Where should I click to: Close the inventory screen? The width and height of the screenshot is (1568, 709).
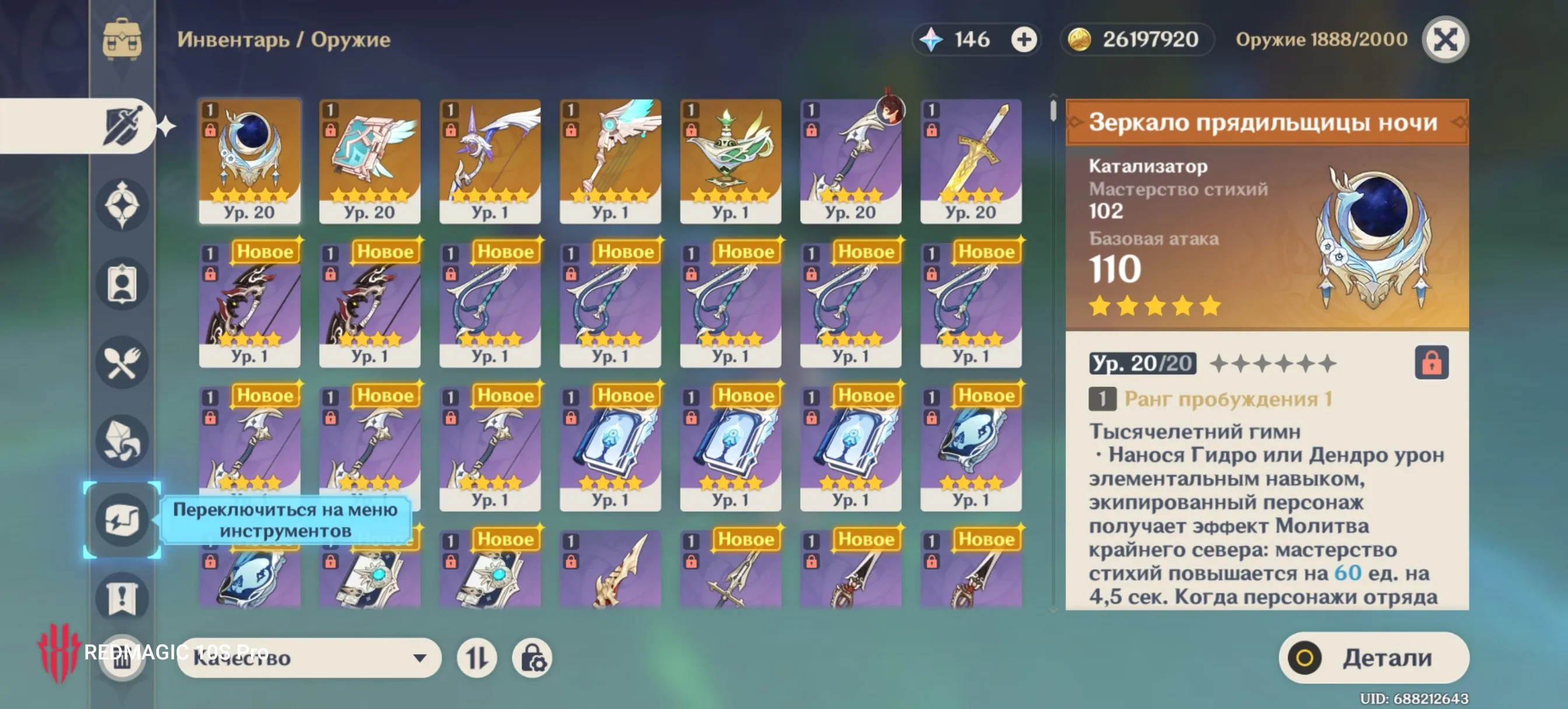(x=1444, y=40)
